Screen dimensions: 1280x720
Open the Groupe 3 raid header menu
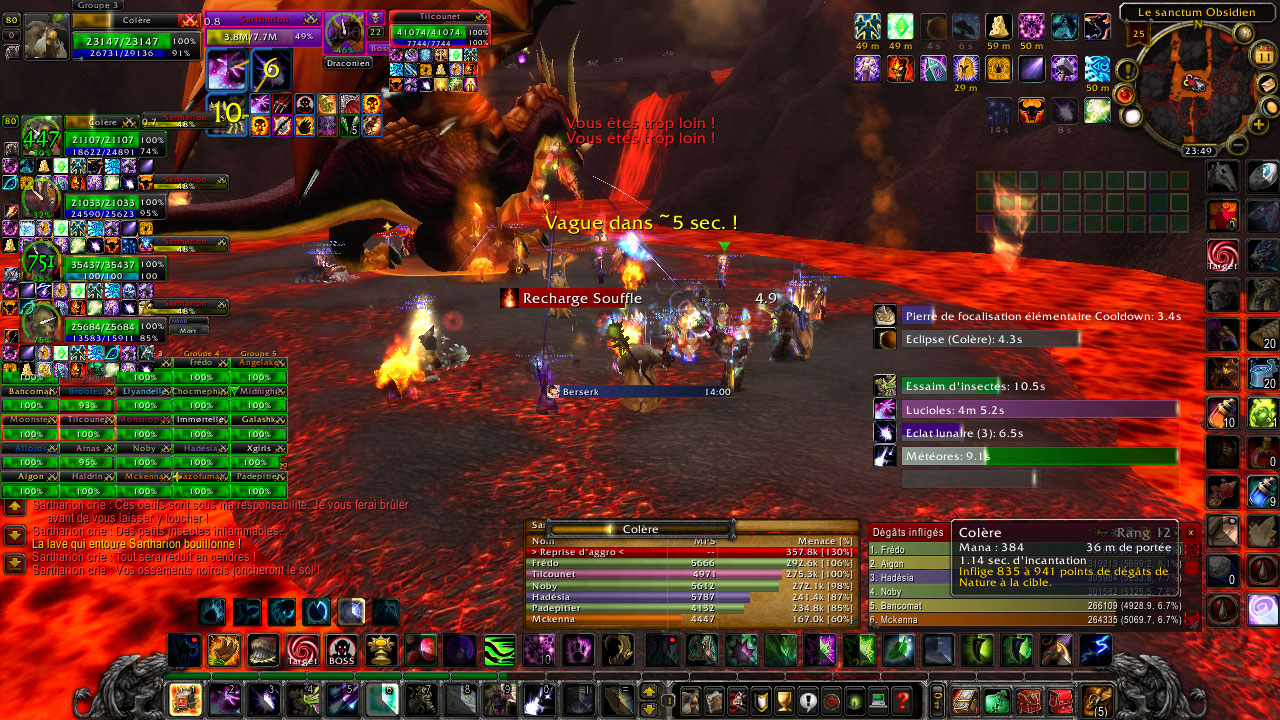pyautogui.click(x=100, y=6)
